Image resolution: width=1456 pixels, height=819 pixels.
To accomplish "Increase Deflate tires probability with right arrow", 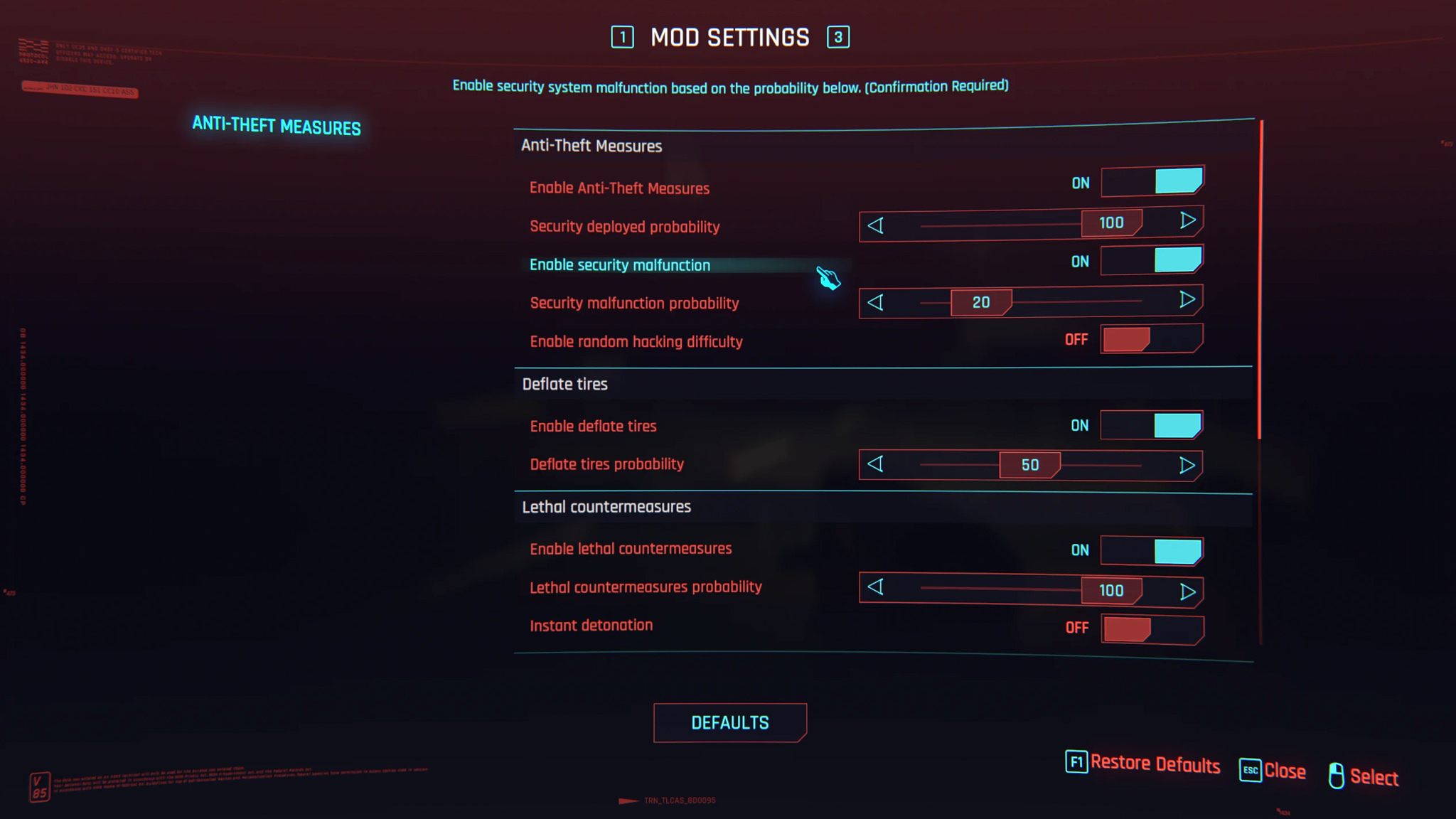I will pyautogui.click(x=1187, y=466).
